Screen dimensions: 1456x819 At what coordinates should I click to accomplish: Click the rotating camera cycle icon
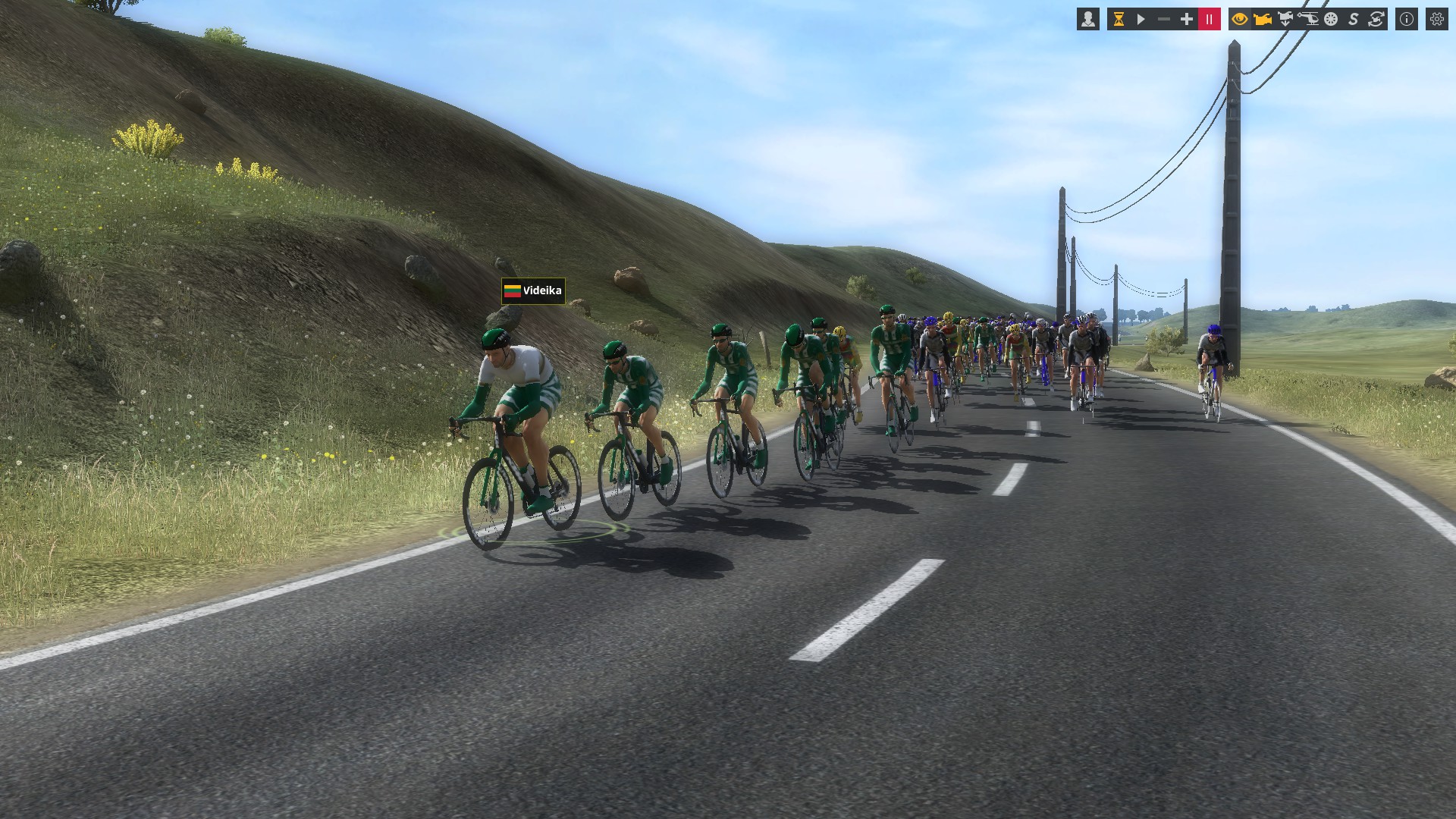[x=1376, y=20]
